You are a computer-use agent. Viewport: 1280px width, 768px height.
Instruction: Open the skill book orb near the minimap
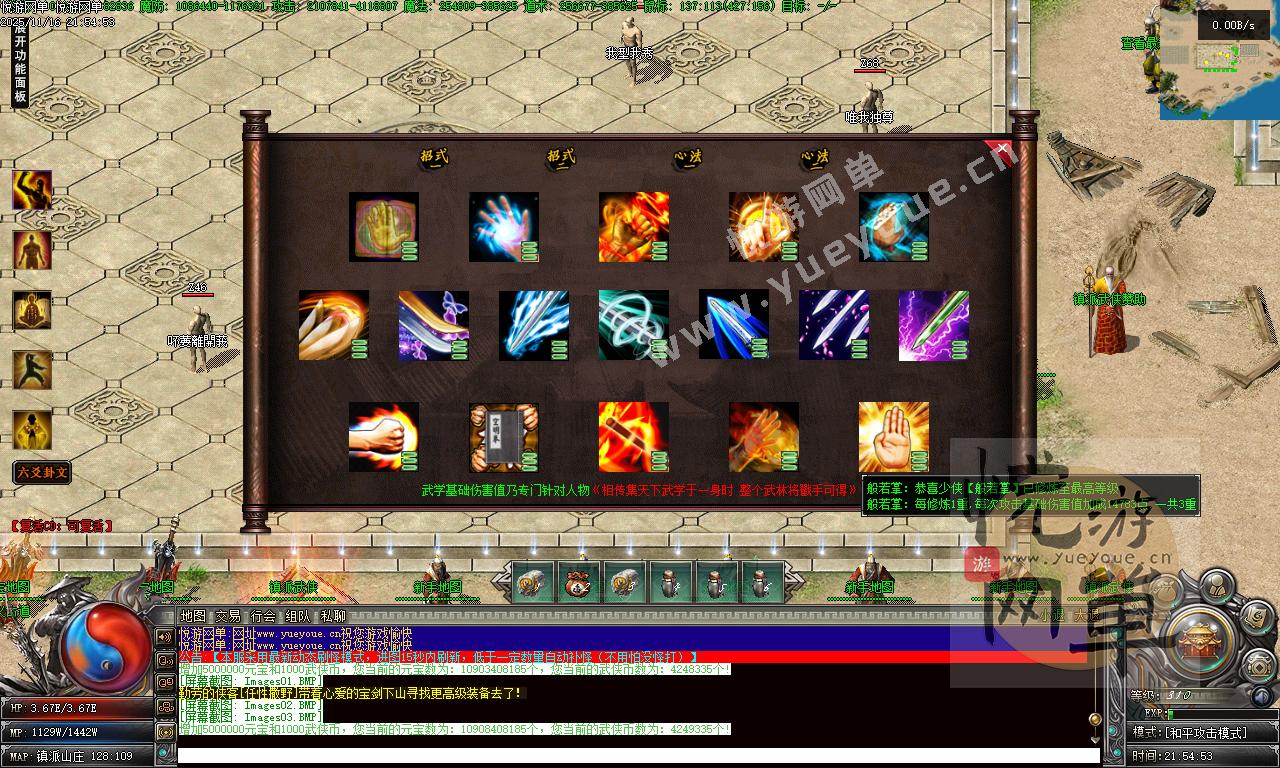[1256, 620]
